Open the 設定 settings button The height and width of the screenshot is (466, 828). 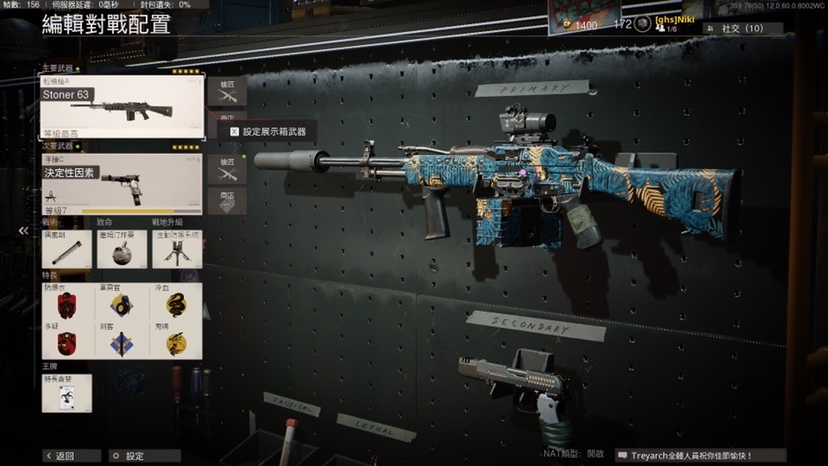128,456
